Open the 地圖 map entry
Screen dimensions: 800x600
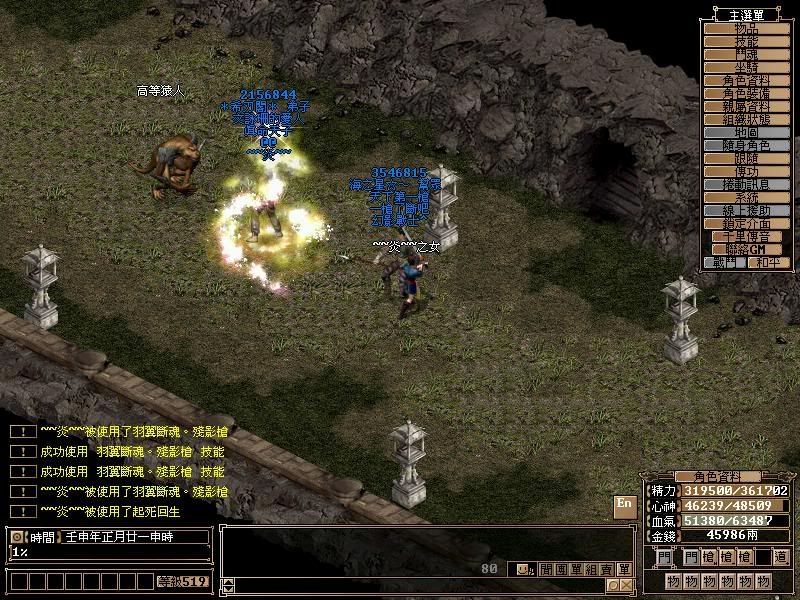click(x=747, y=132)
